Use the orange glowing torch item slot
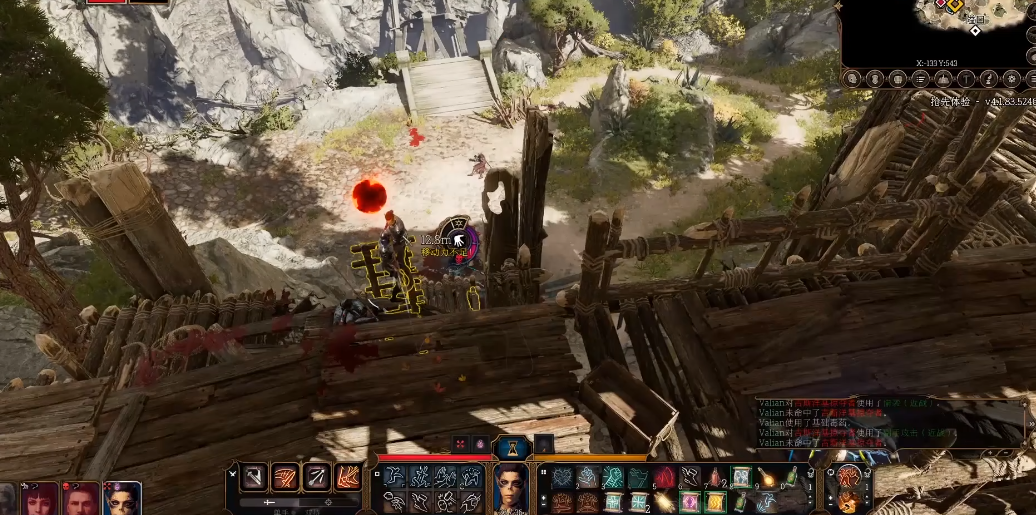The width and height of the screenshot is (1036, 515). point(767,478)
